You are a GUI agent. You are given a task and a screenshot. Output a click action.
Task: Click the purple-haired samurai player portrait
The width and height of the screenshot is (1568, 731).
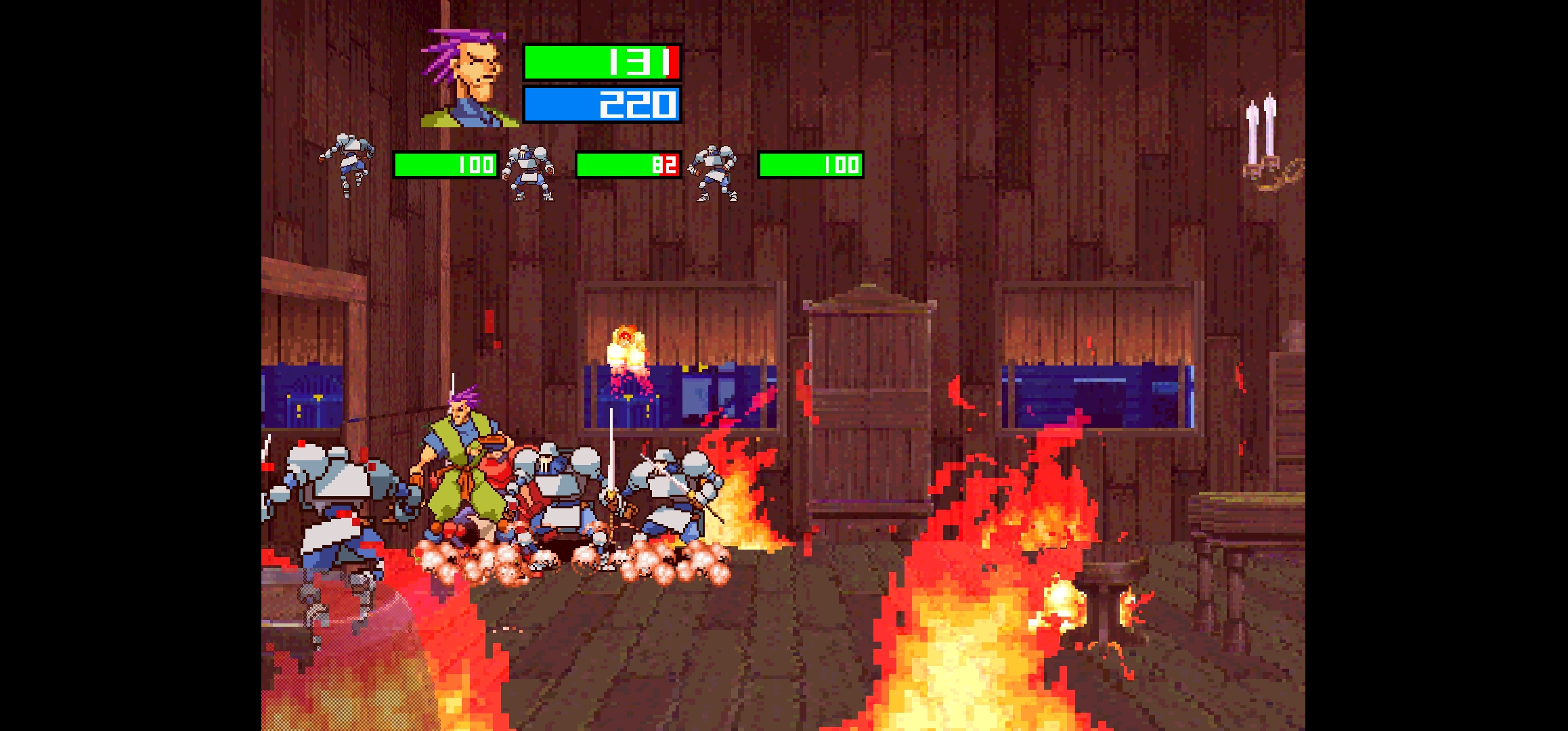[469, 79]
